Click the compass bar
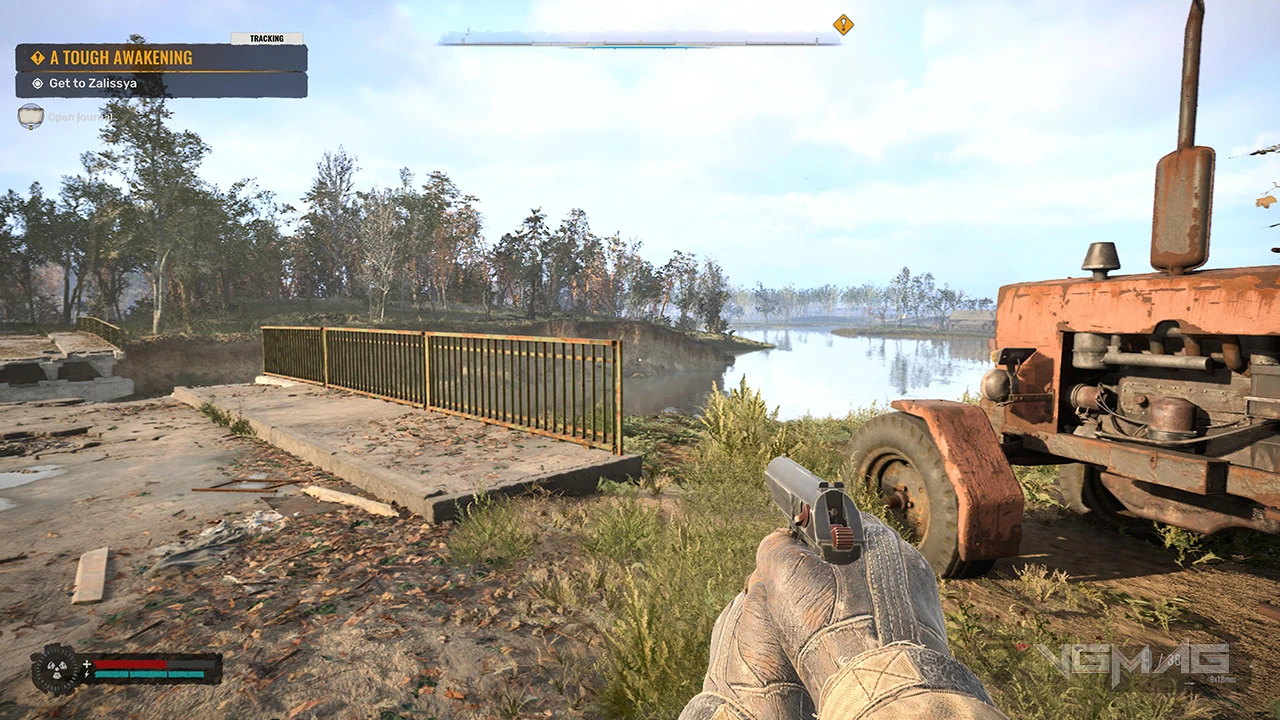This screenshot has height=720, width=1280. (x=640, y=39)
